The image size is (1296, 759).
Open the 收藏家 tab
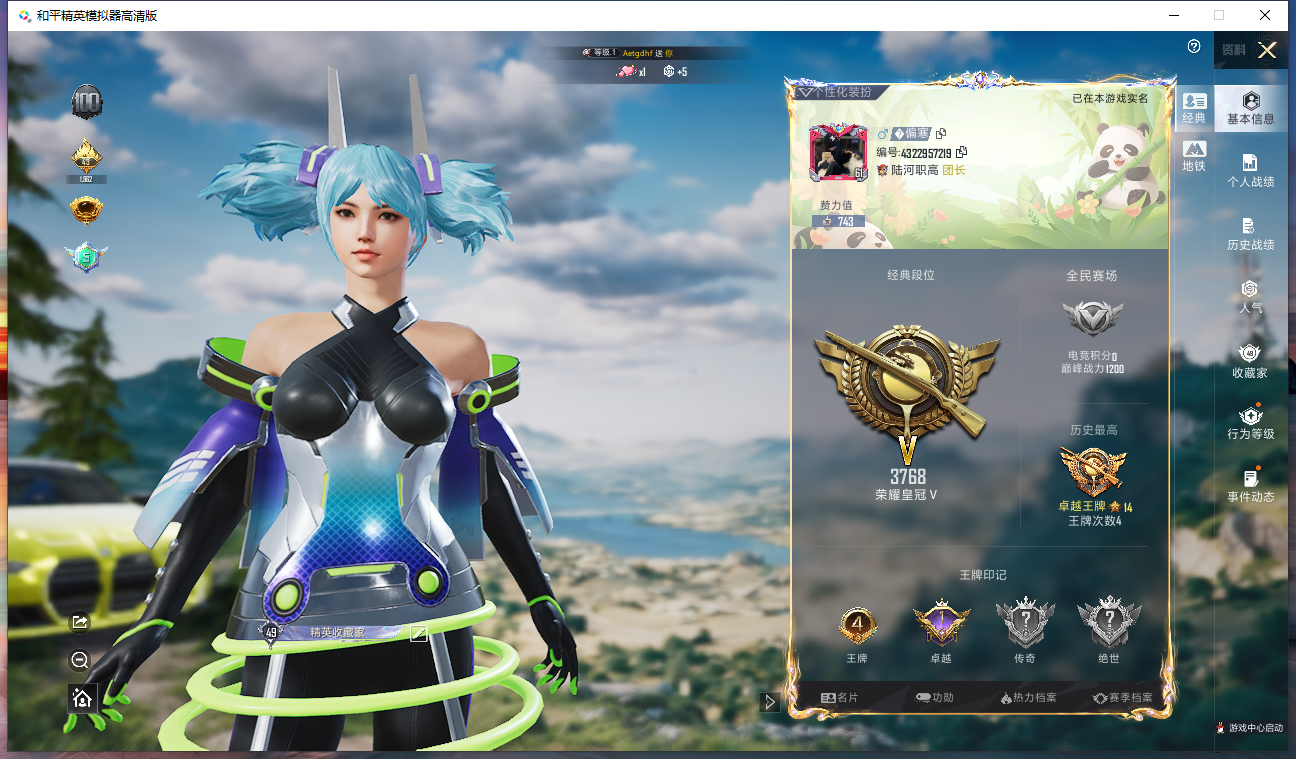(1250, 360)
